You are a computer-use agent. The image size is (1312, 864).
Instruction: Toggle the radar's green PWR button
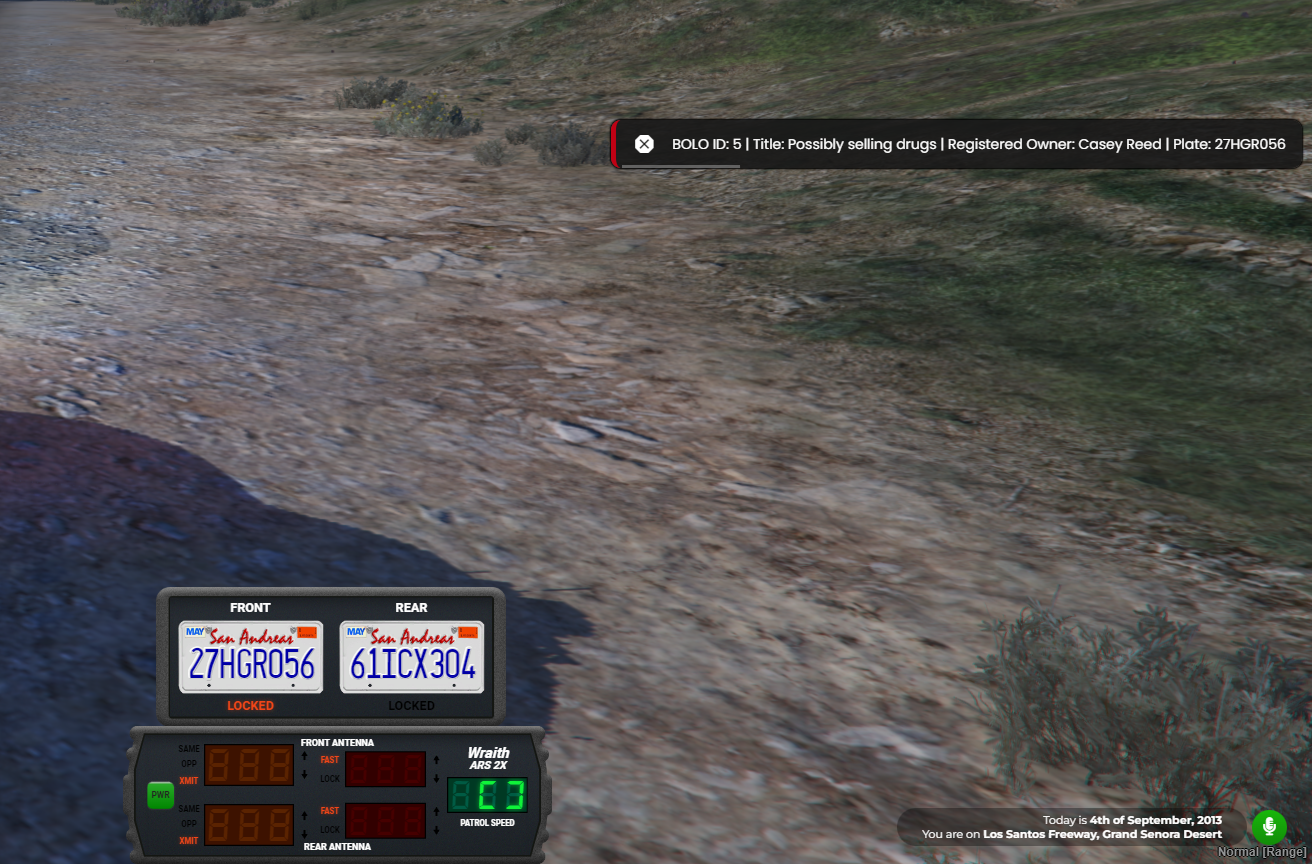click(160, 795)
